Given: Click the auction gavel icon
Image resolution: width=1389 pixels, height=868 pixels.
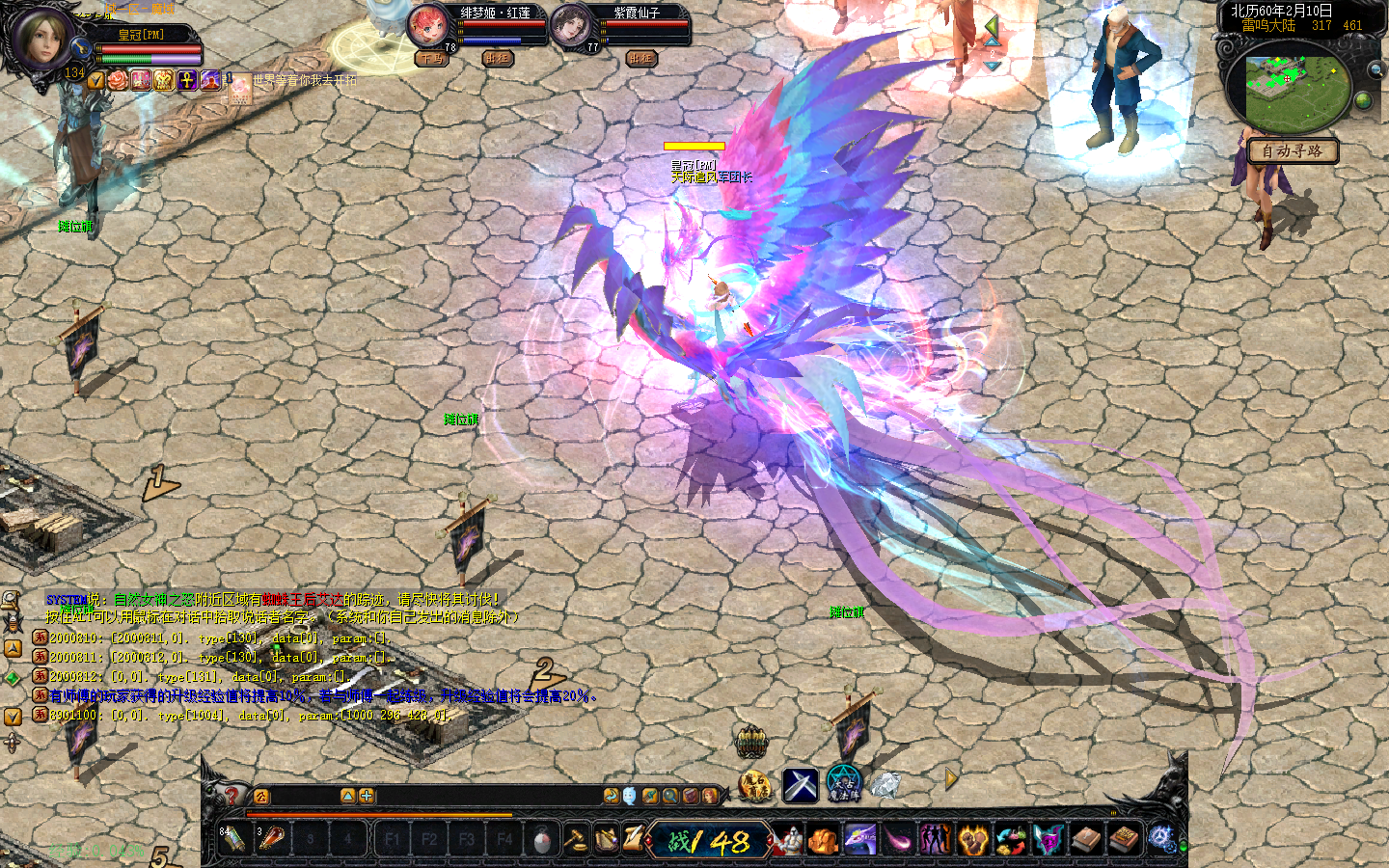Looking at the screenshot, I should pyautogui.click(x=575, y=839).
